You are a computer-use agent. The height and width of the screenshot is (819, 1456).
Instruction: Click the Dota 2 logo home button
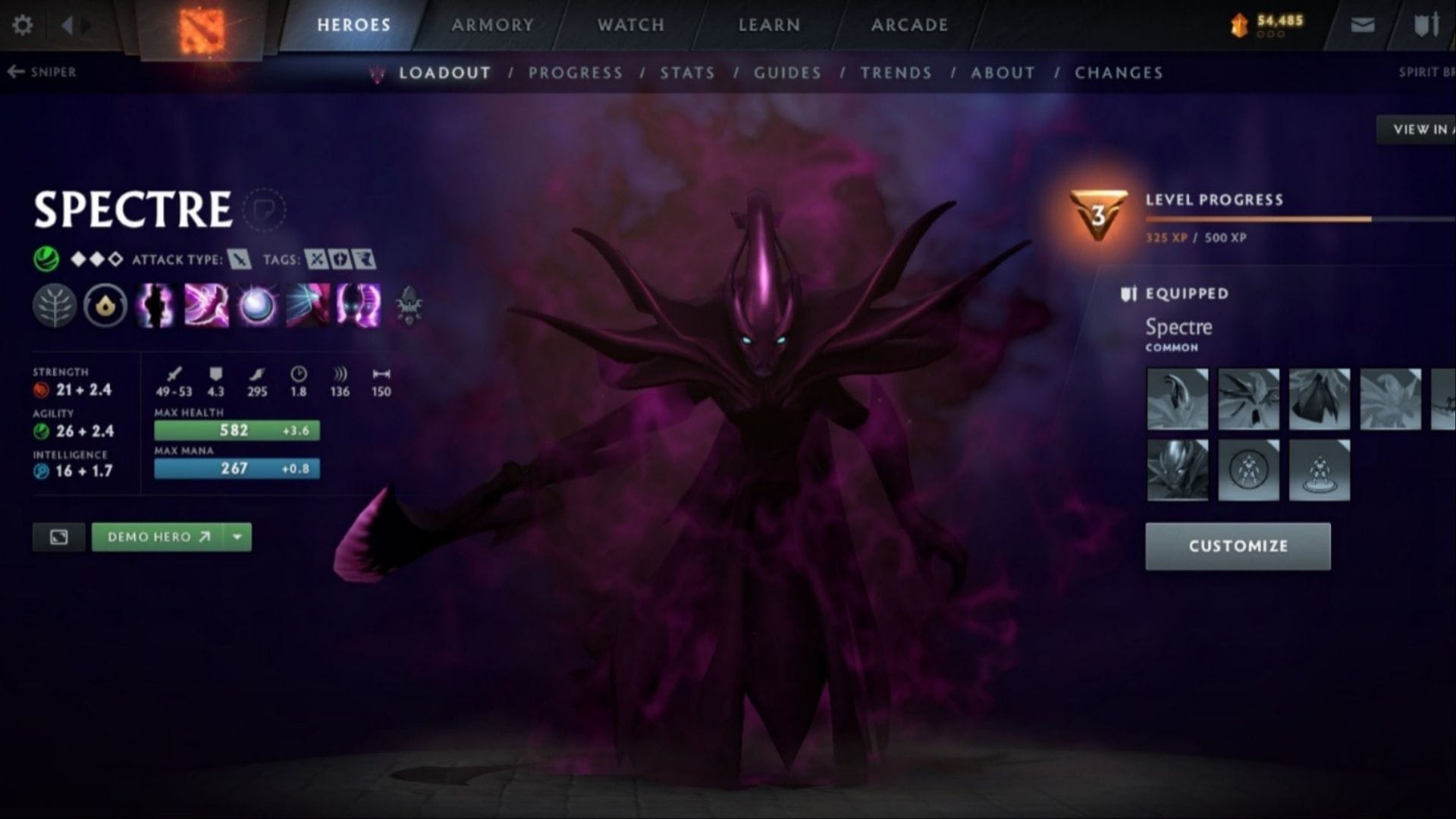(x=201, y=30)
